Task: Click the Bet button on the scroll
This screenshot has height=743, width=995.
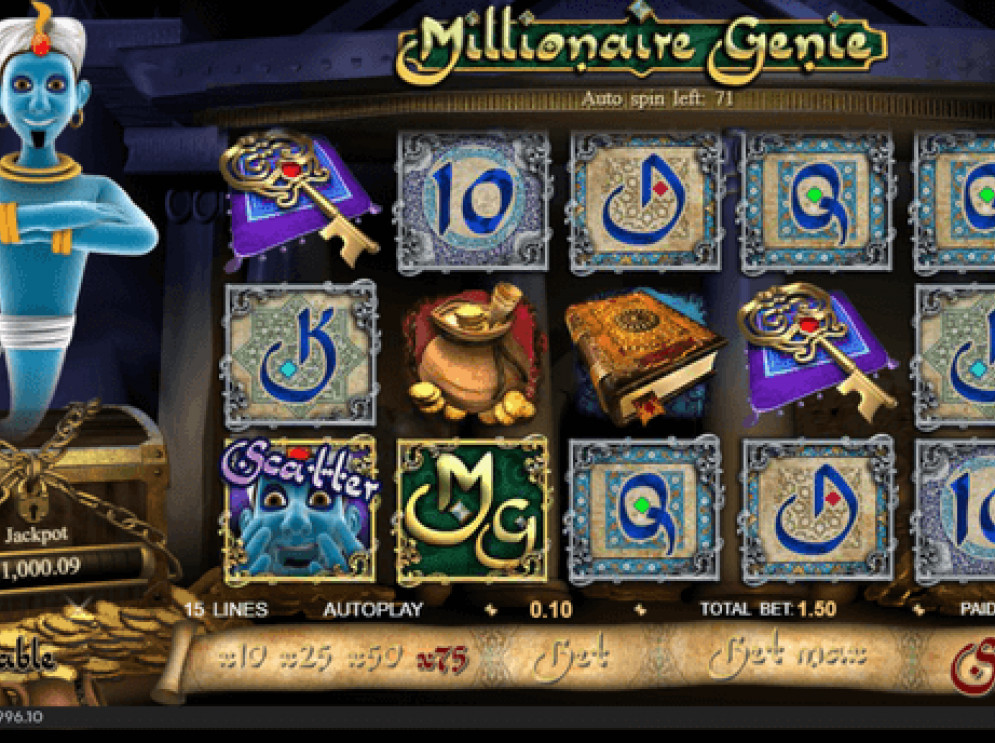Action: tap(571, 657)
